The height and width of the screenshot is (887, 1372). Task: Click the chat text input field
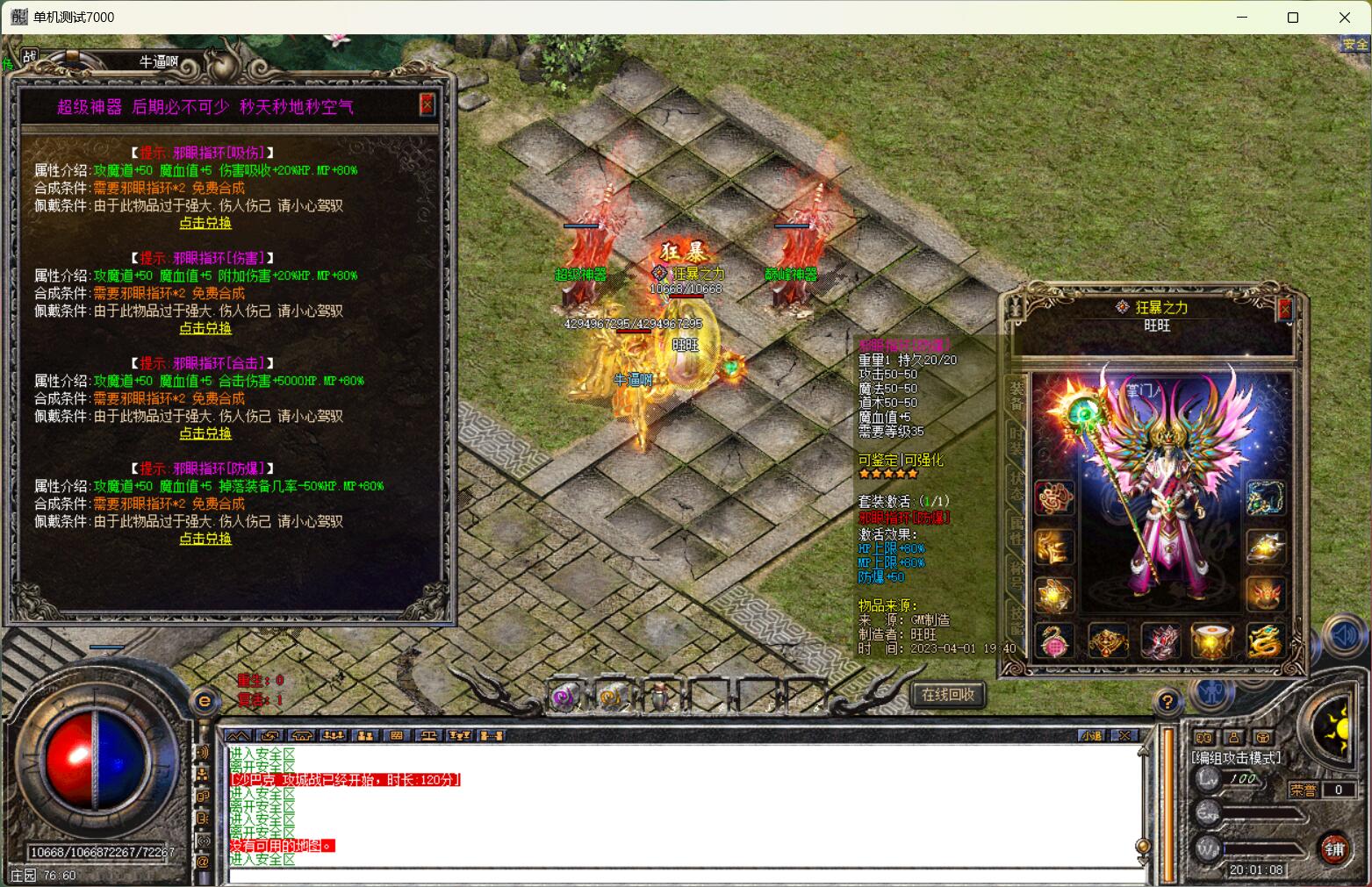pos(685,875)
